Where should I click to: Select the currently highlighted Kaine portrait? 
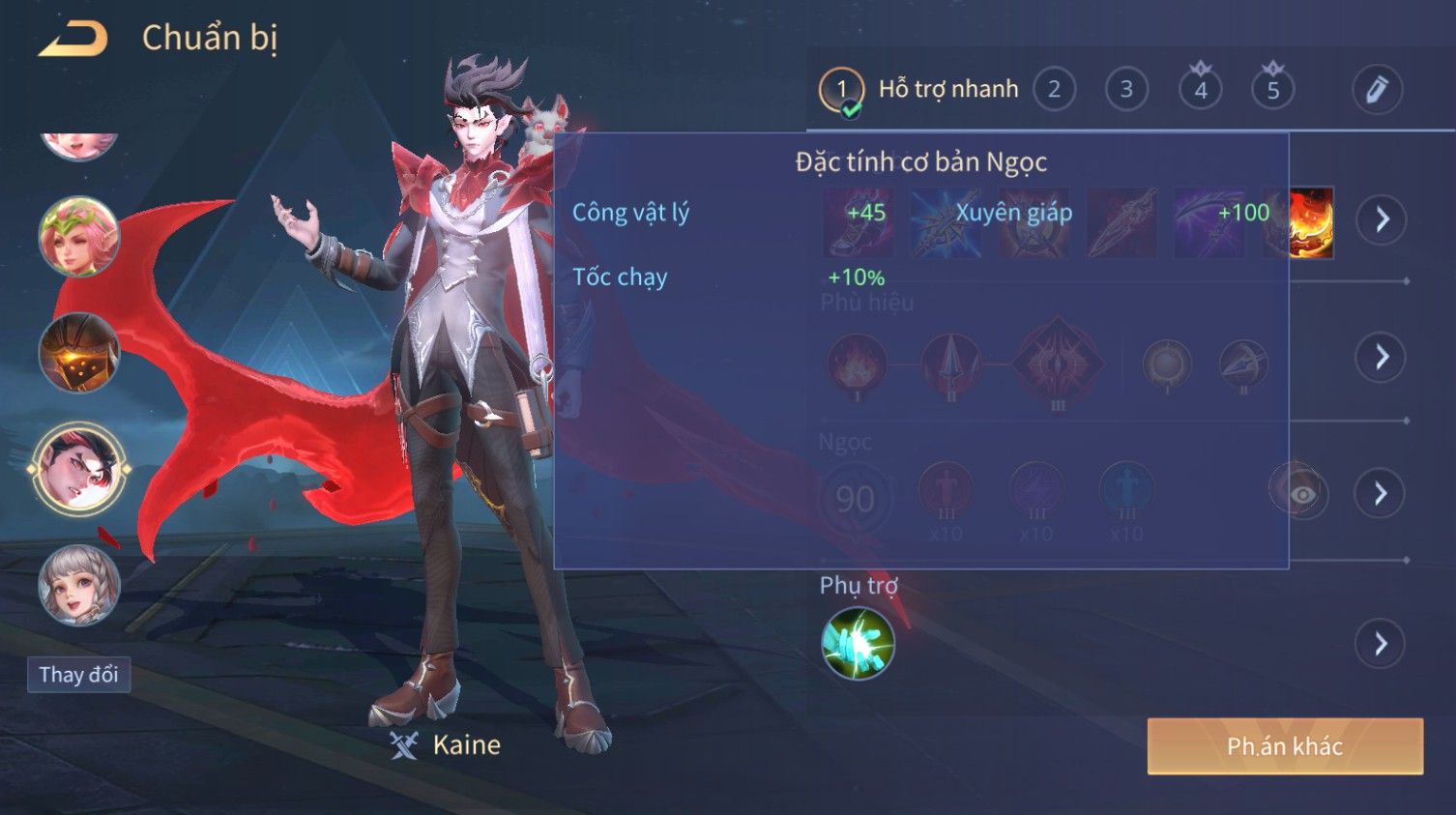(79, 469)
